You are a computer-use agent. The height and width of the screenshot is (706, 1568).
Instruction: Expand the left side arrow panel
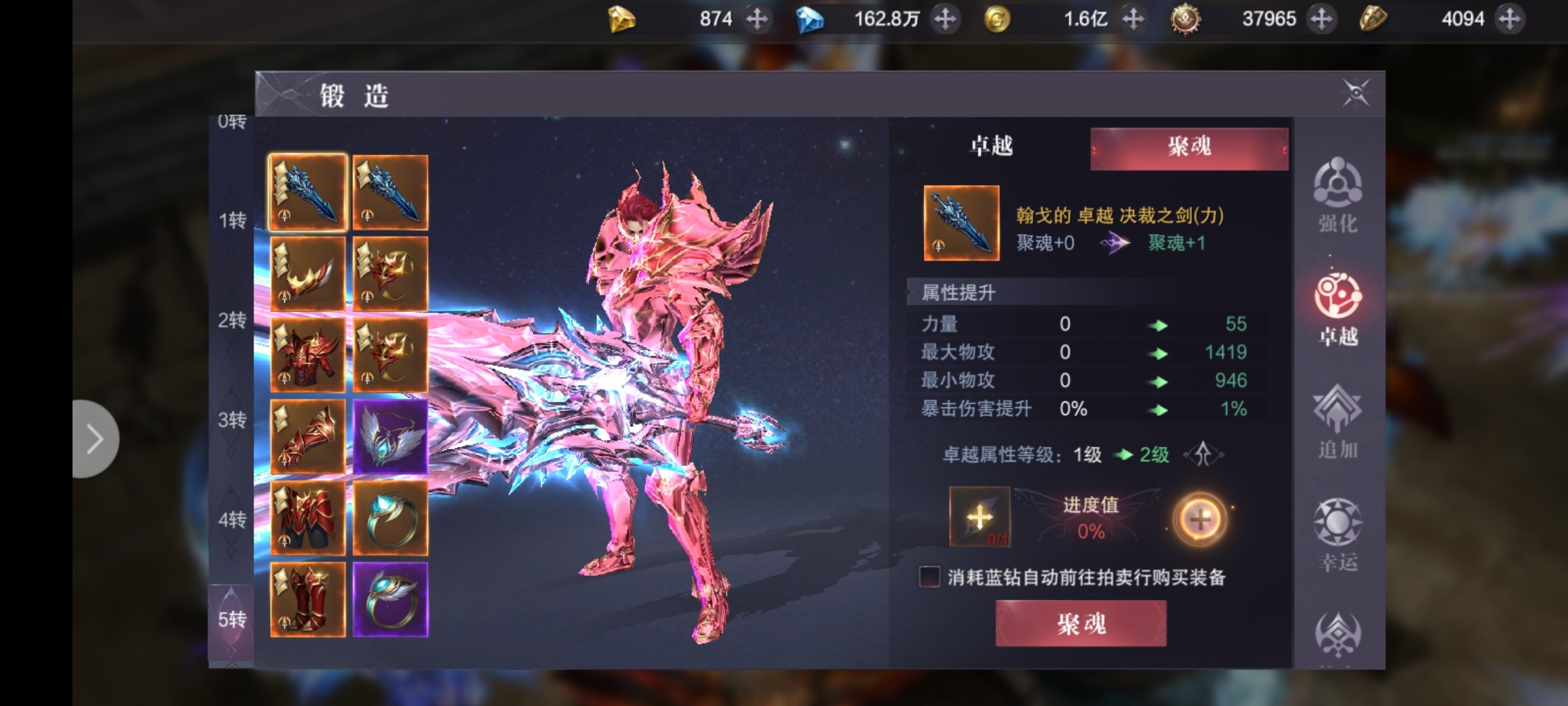(95, 439)
